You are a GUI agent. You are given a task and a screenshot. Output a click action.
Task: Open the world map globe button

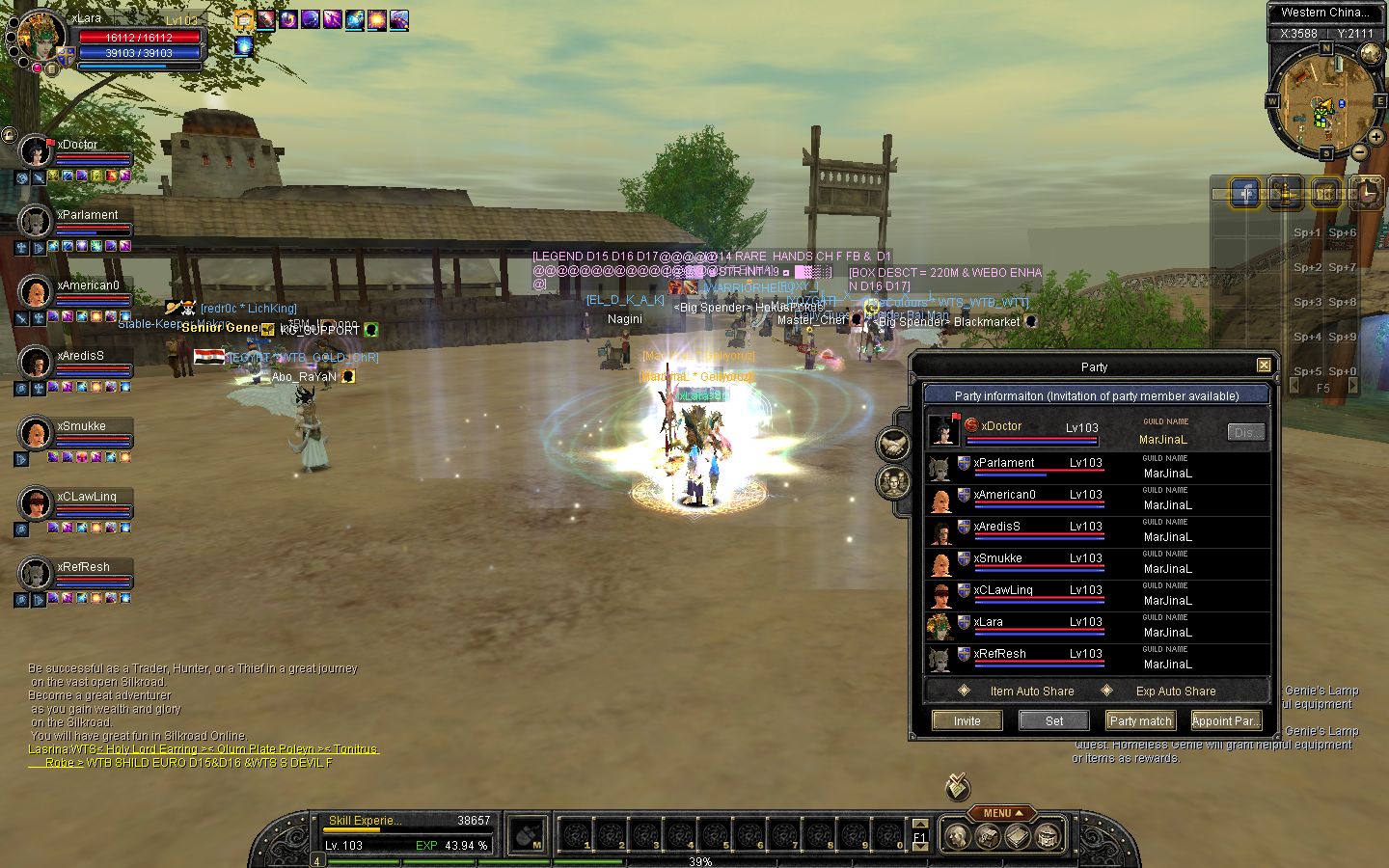(1371, 53)
